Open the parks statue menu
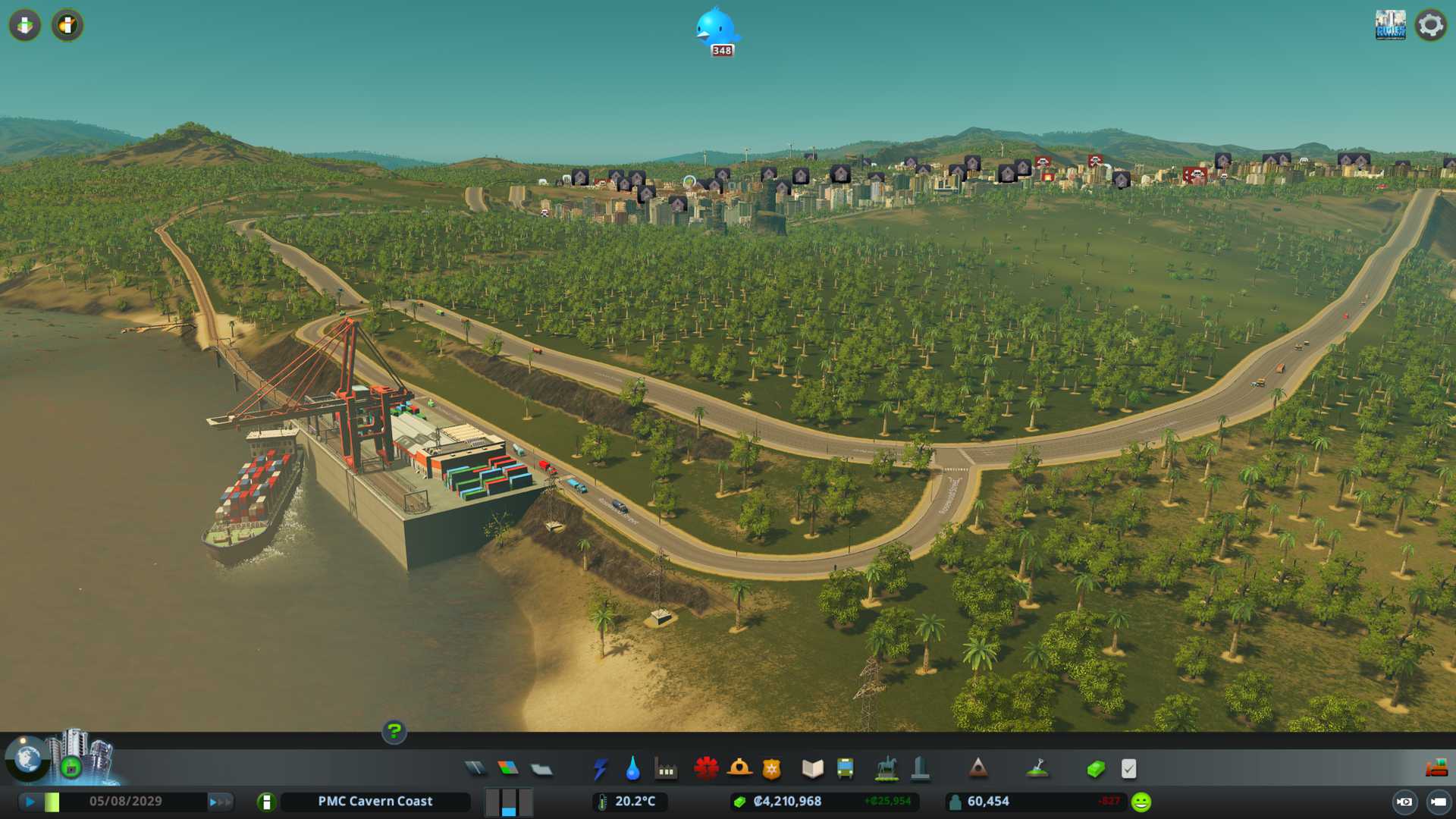Viewport: 1456px width, 819px height. [x=886, y=769]
